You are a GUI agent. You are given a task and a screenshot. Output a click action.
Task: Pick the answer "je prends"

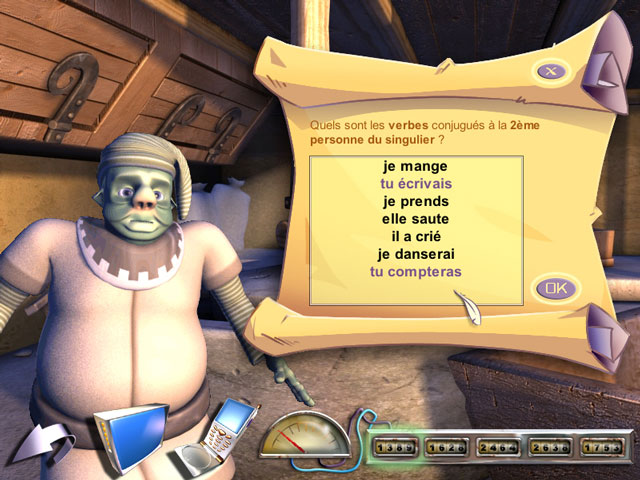(415, 201)
